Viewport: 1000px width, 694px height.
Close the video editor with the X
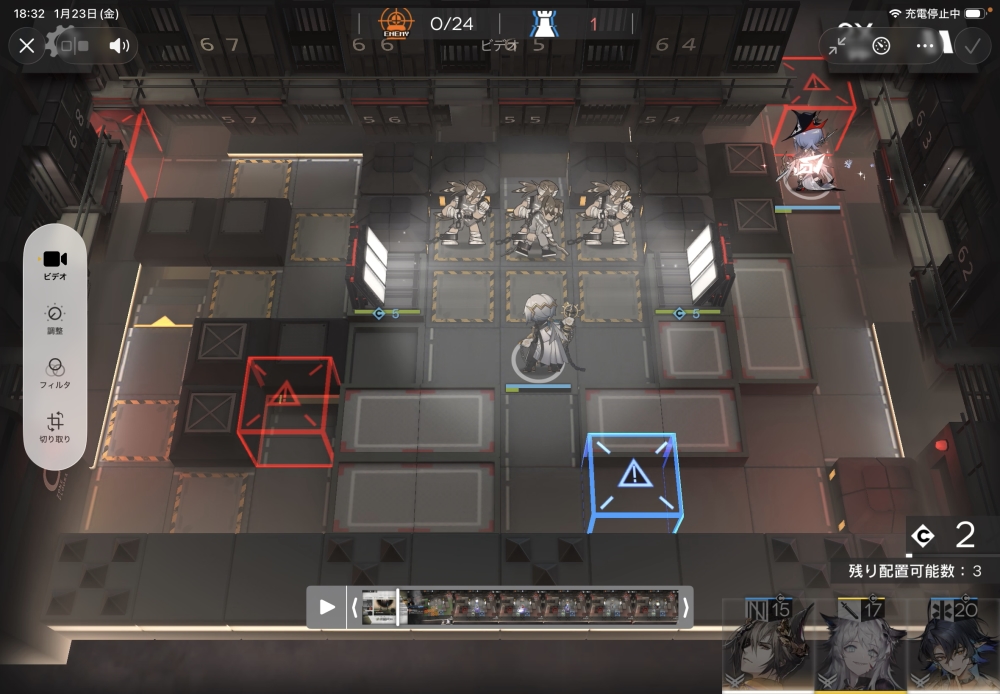27,45
